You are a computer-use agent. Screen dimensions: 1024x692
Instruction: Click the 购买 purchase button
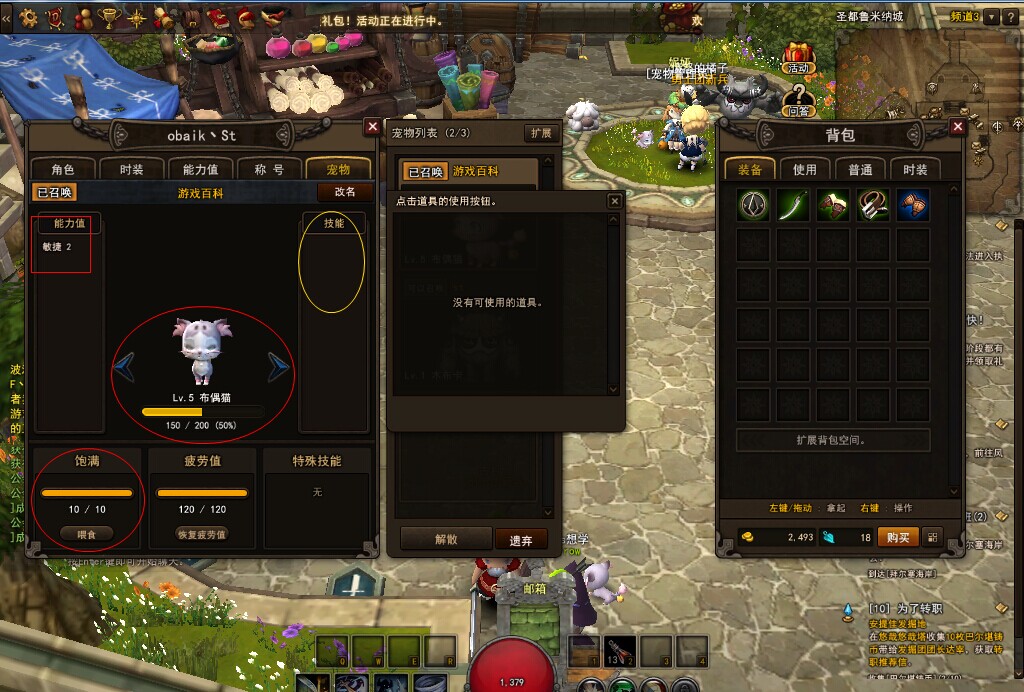pos(898,537)
